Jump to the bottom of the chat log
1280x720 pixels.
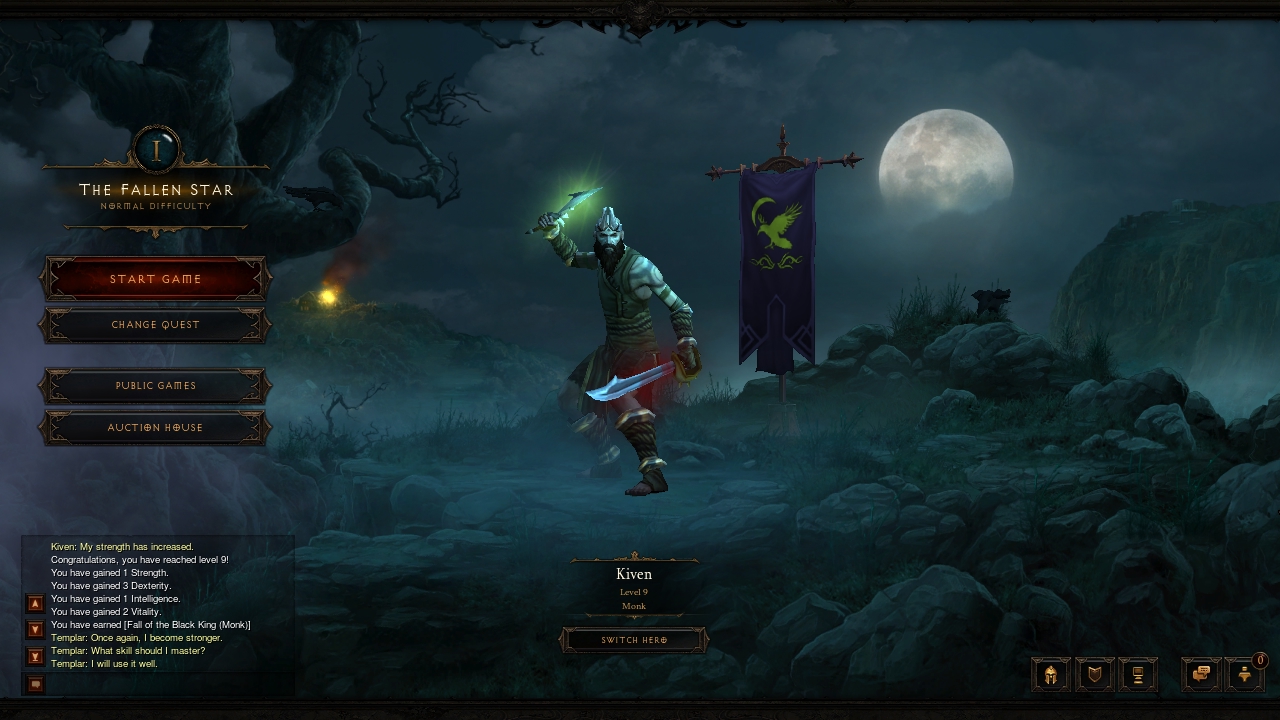[x=35, y=657]
